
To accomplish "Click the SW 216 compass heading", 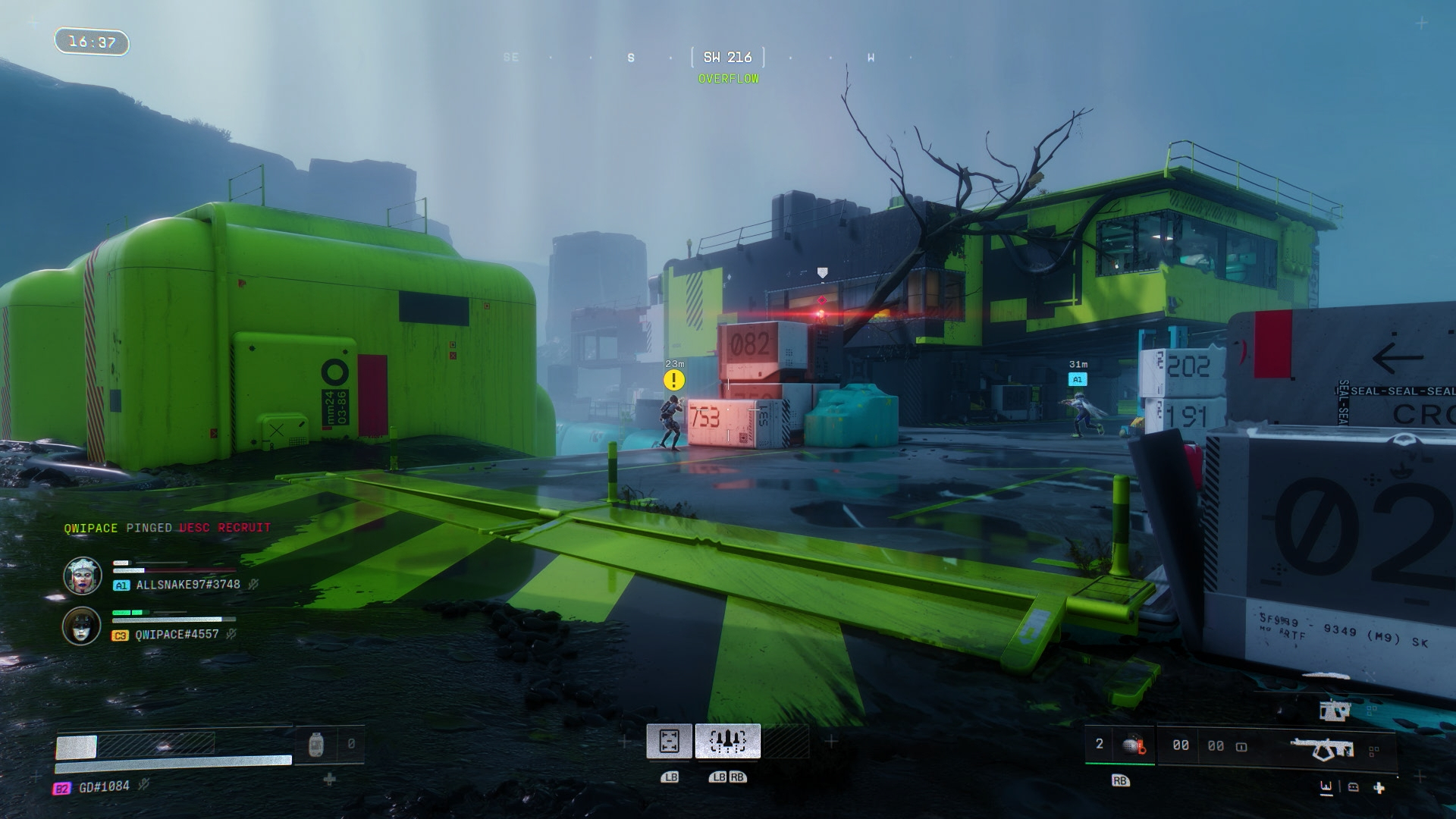I will coord(727,58).
